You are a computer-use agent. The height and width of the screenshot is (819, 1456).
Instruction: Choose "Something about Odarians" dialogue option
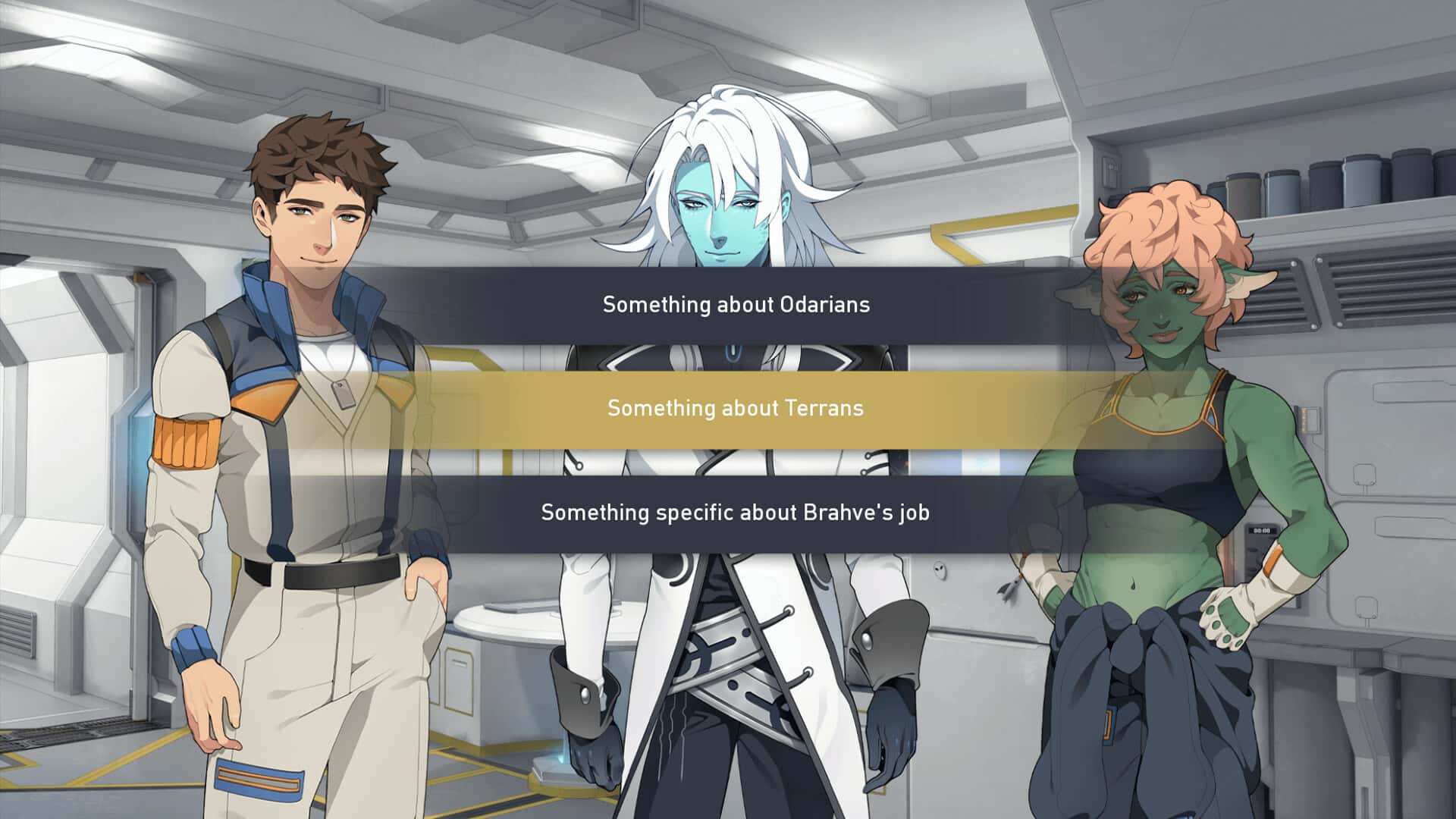point(736,305)
